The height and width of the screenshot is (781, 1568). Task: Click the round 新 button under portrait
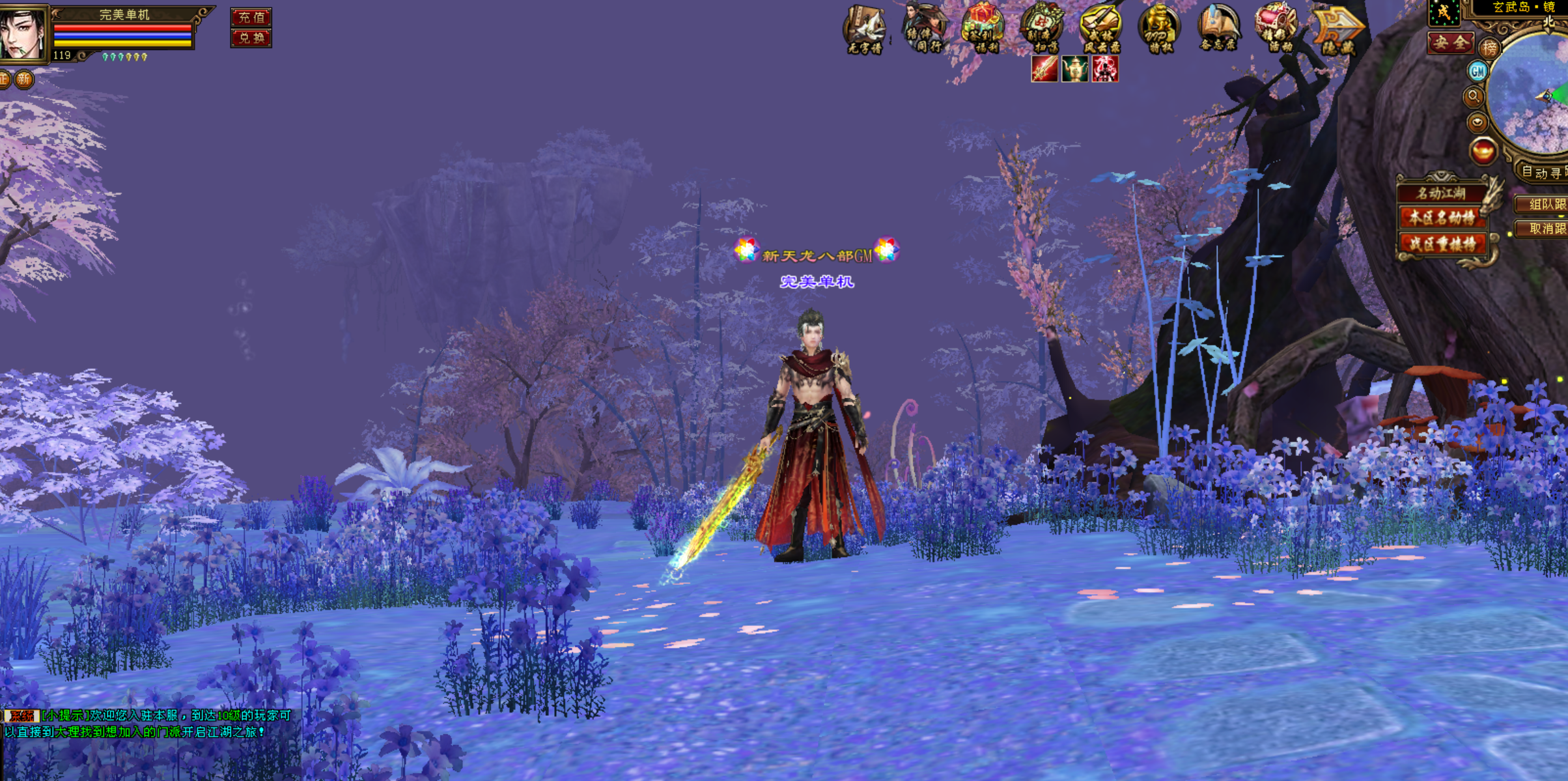[24, 79]
